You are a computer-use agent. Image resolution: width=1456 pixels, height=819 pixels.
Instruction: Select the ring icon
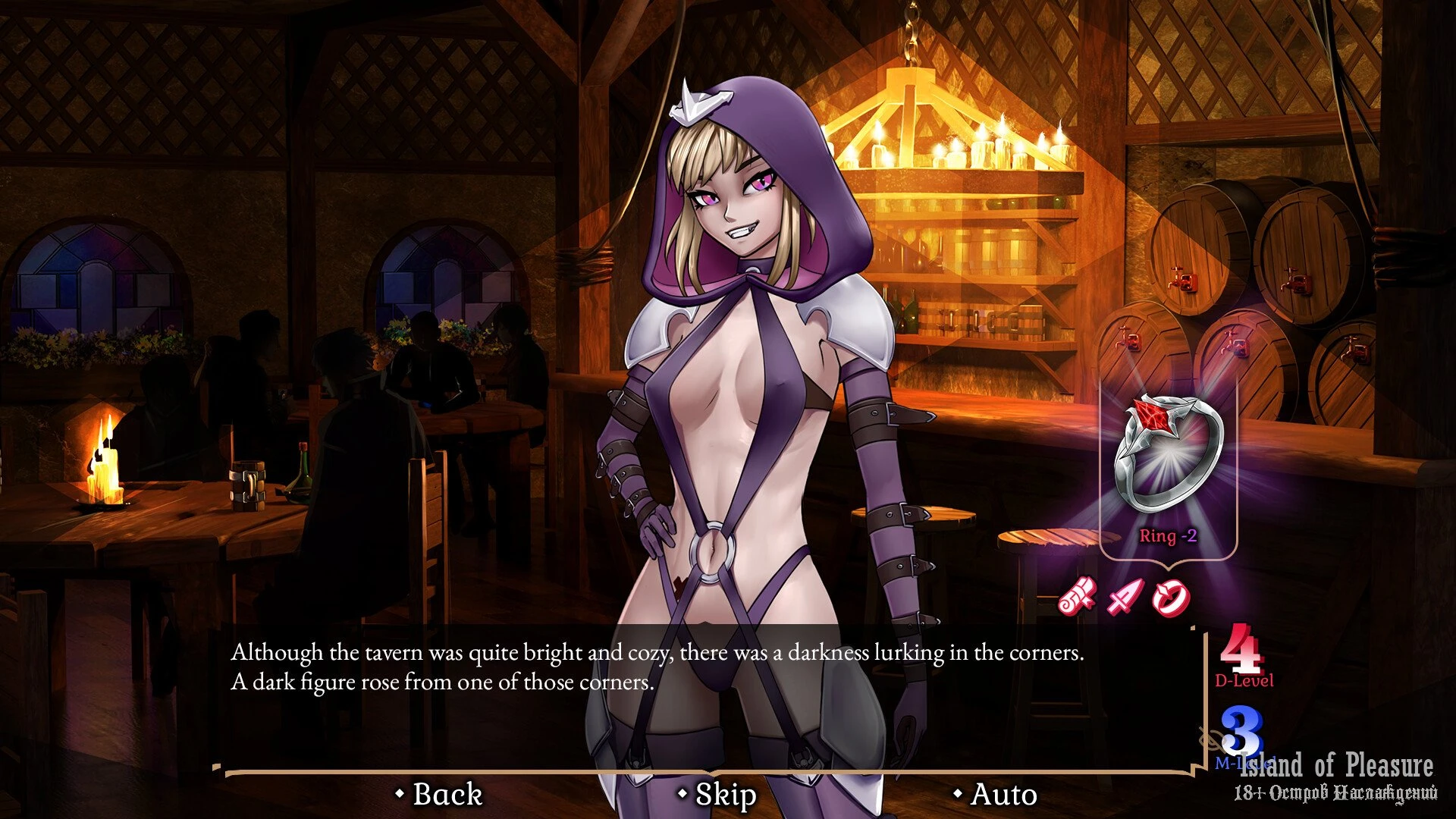pos(1171,598)
